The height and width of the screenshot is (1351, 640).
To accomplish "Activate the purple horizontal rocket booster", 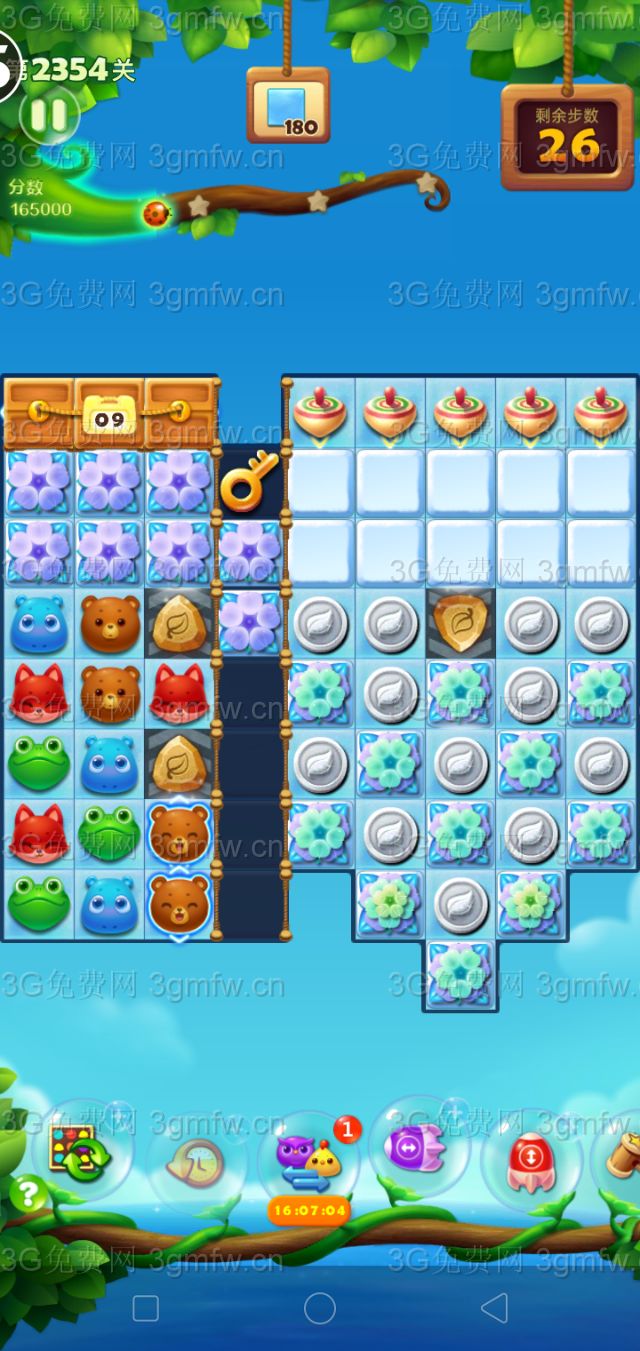I will pyautogui.click(x=415, y=1147).
